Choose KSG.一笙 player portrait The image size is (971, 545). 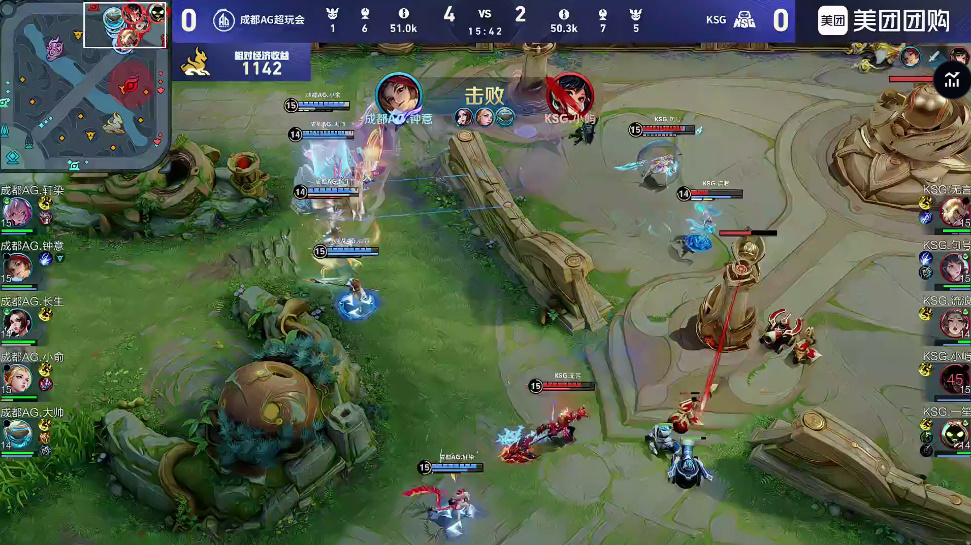point(953,434)
